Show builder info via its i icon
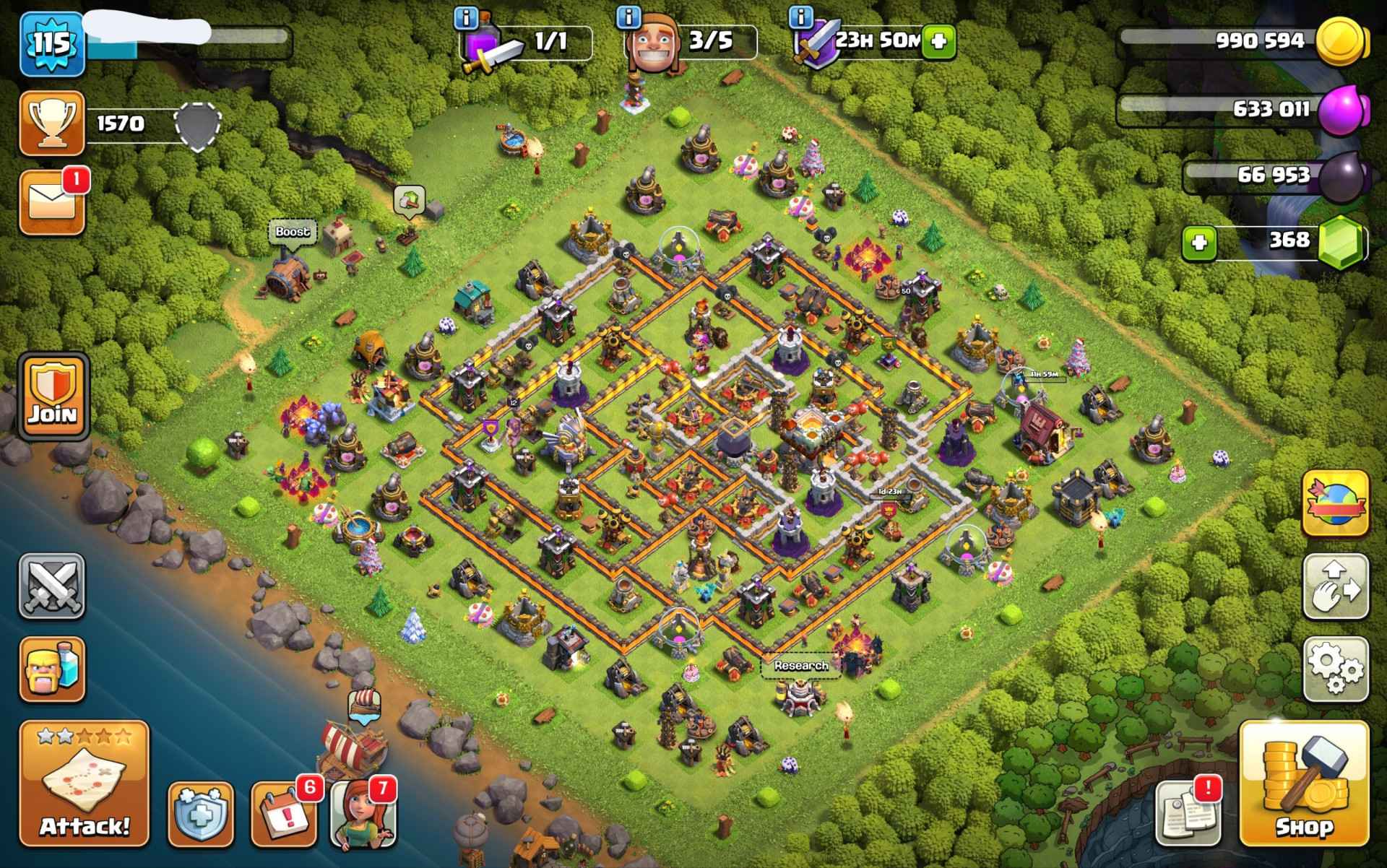 (630, 16)
